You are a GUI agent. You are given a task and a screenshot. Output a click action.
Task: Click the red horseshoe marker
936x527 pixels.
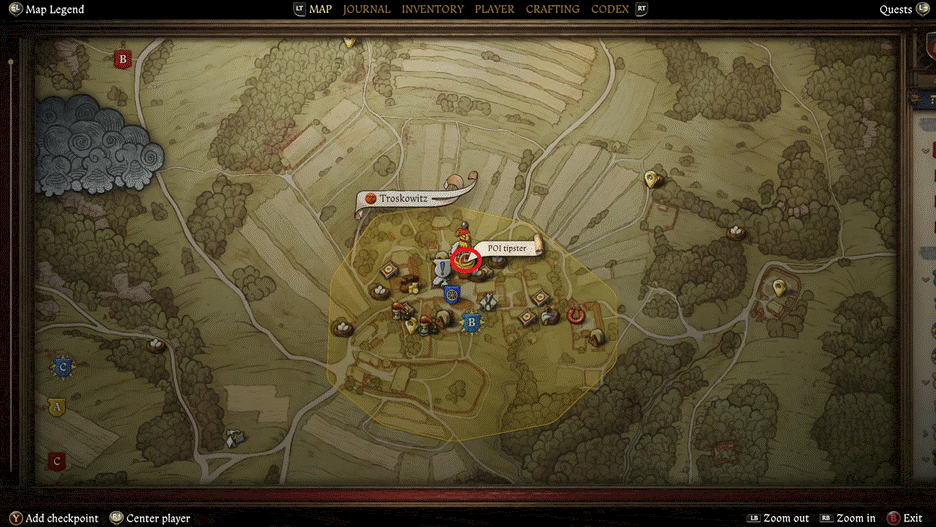click(x=575, y=315)
